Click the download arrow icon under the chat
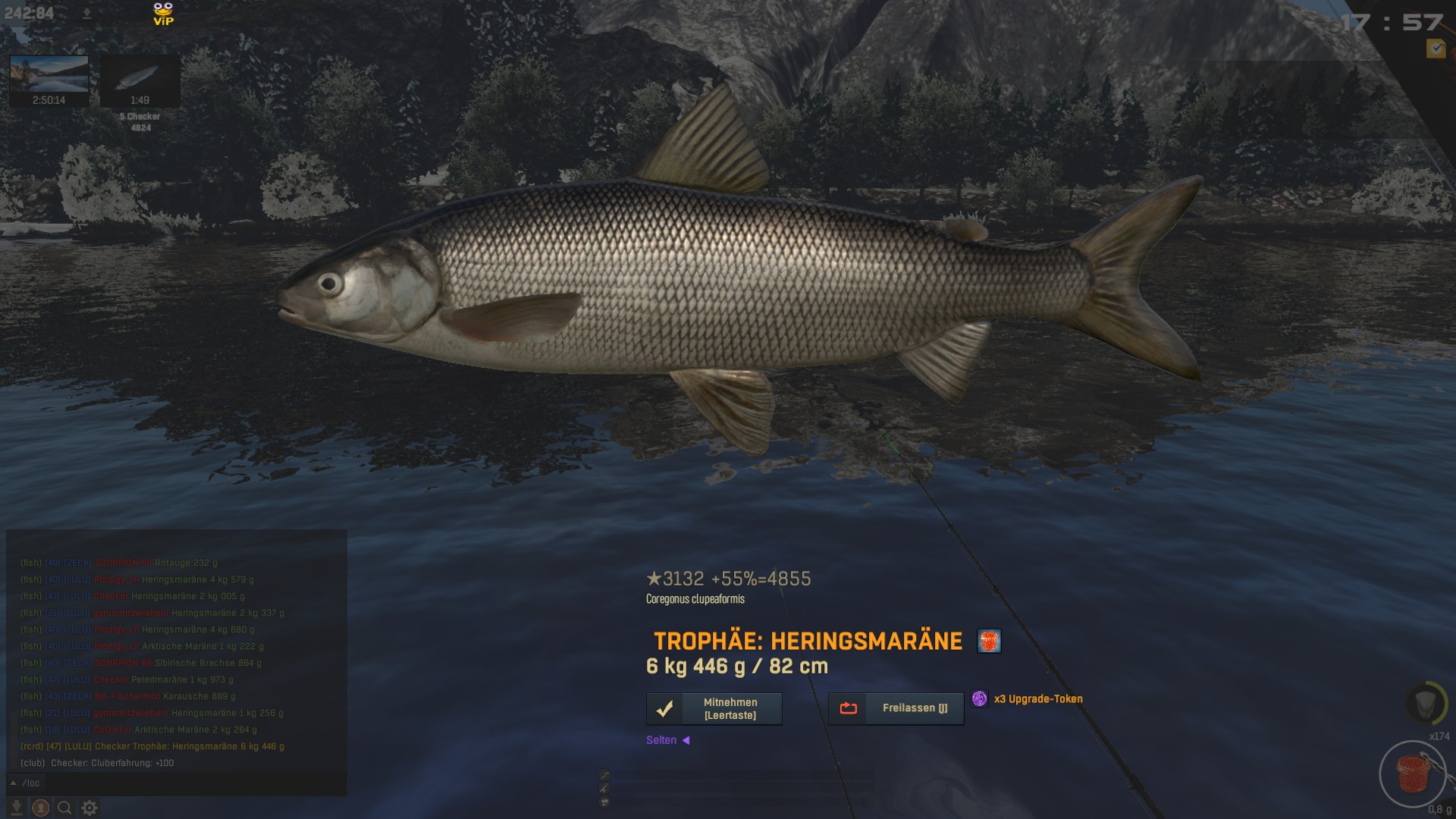1456x819 pixels. click(17, 808)
